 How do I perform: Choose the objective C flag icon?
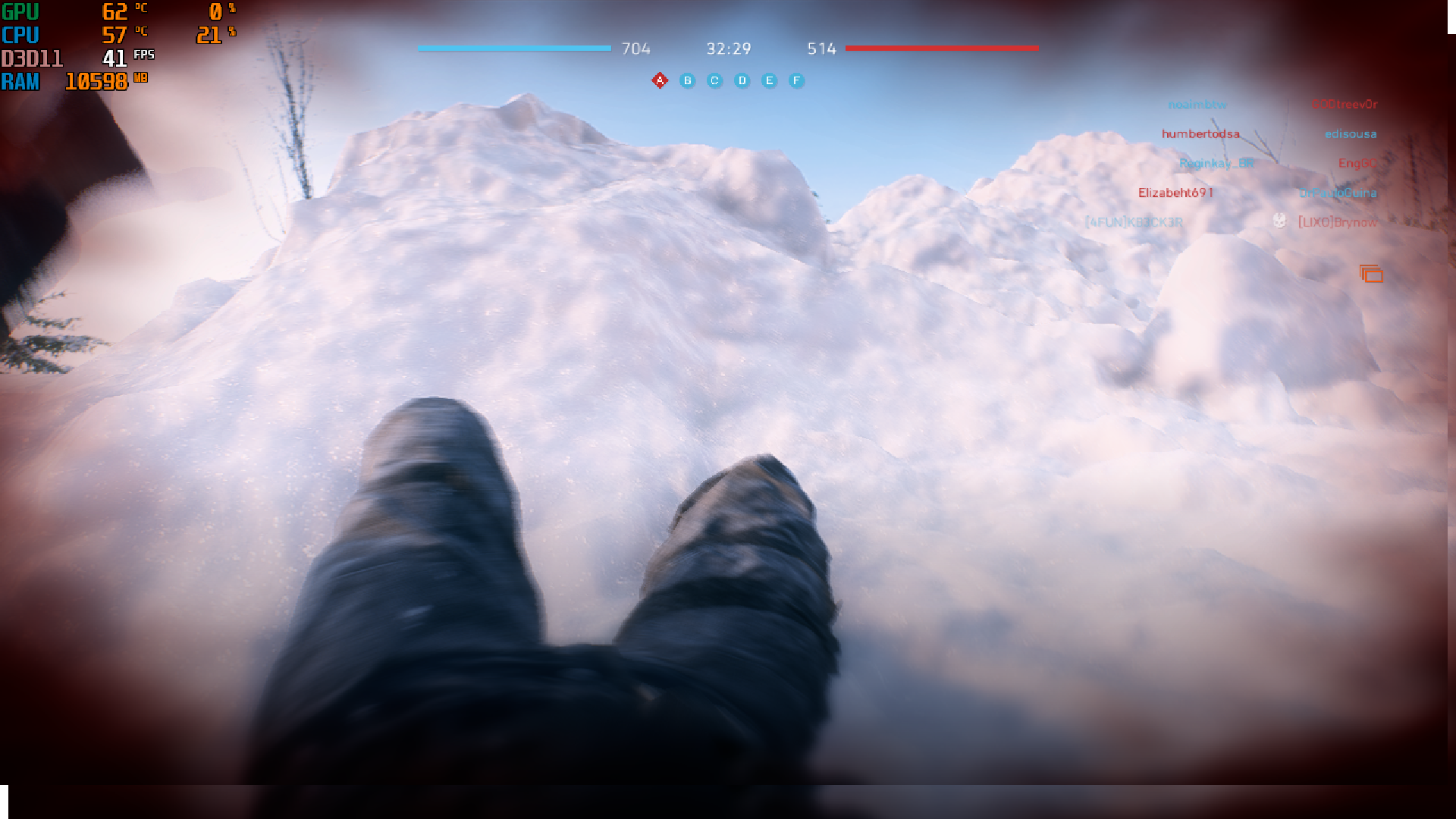pyautogui.click(x=714, y=80)
